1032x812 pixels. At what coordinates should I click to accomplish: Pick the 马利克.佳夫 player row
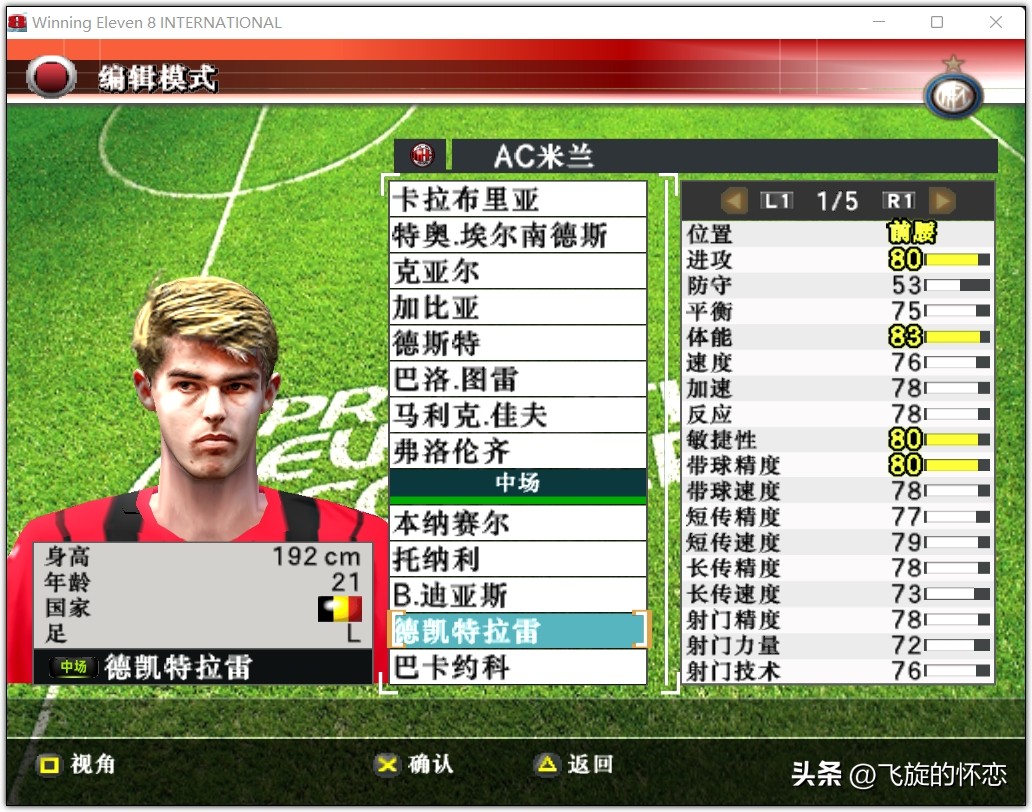tap(518, 415)
